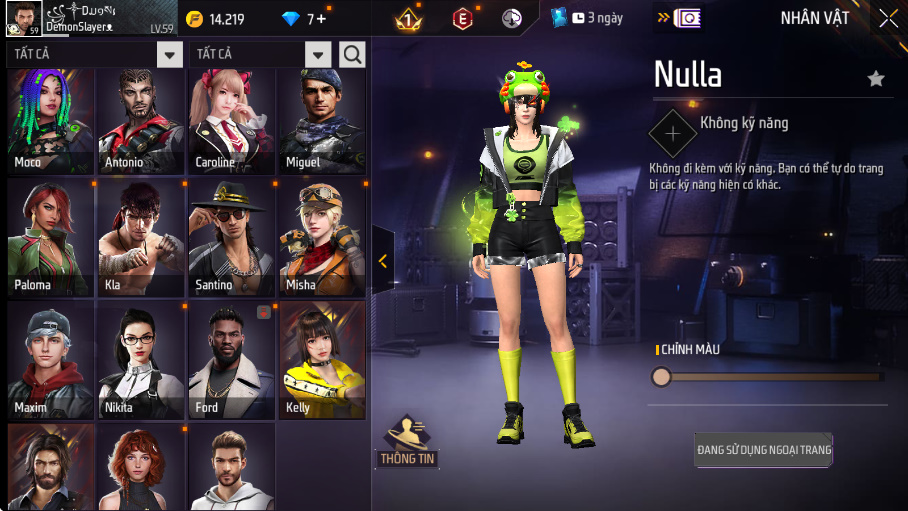The height and width of the screenshot is (511, 908).
Task: Open the Santino character card
Action: [x=231, y=239]
